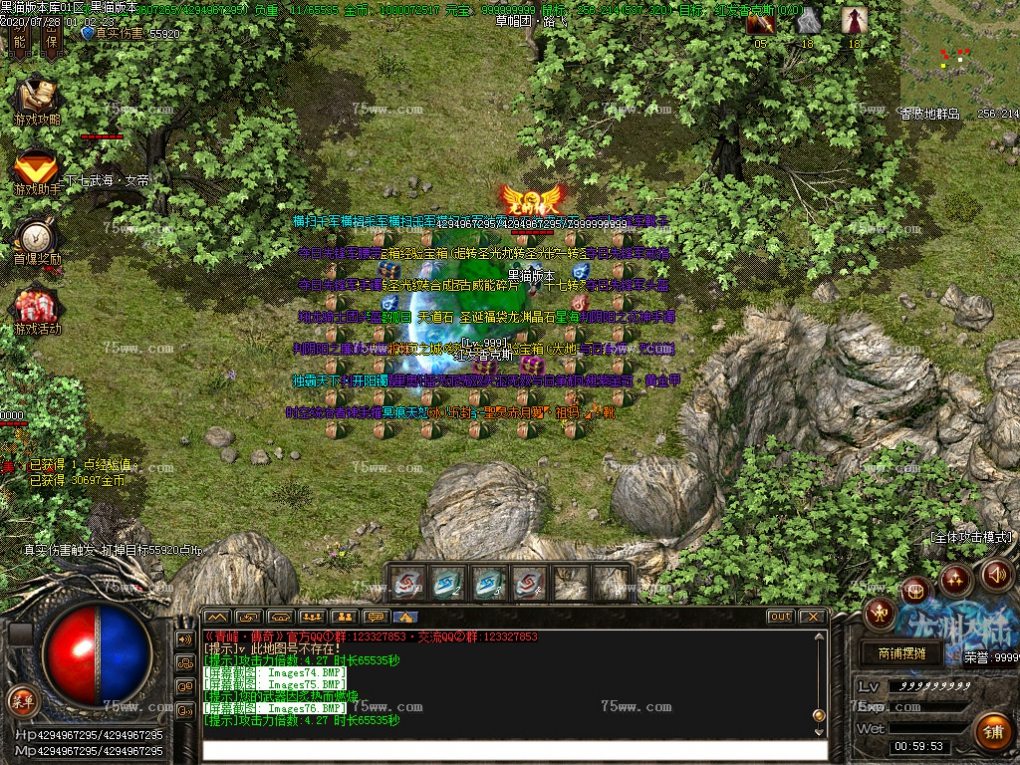Select the mountain-shaped chat channel tab

217,617
